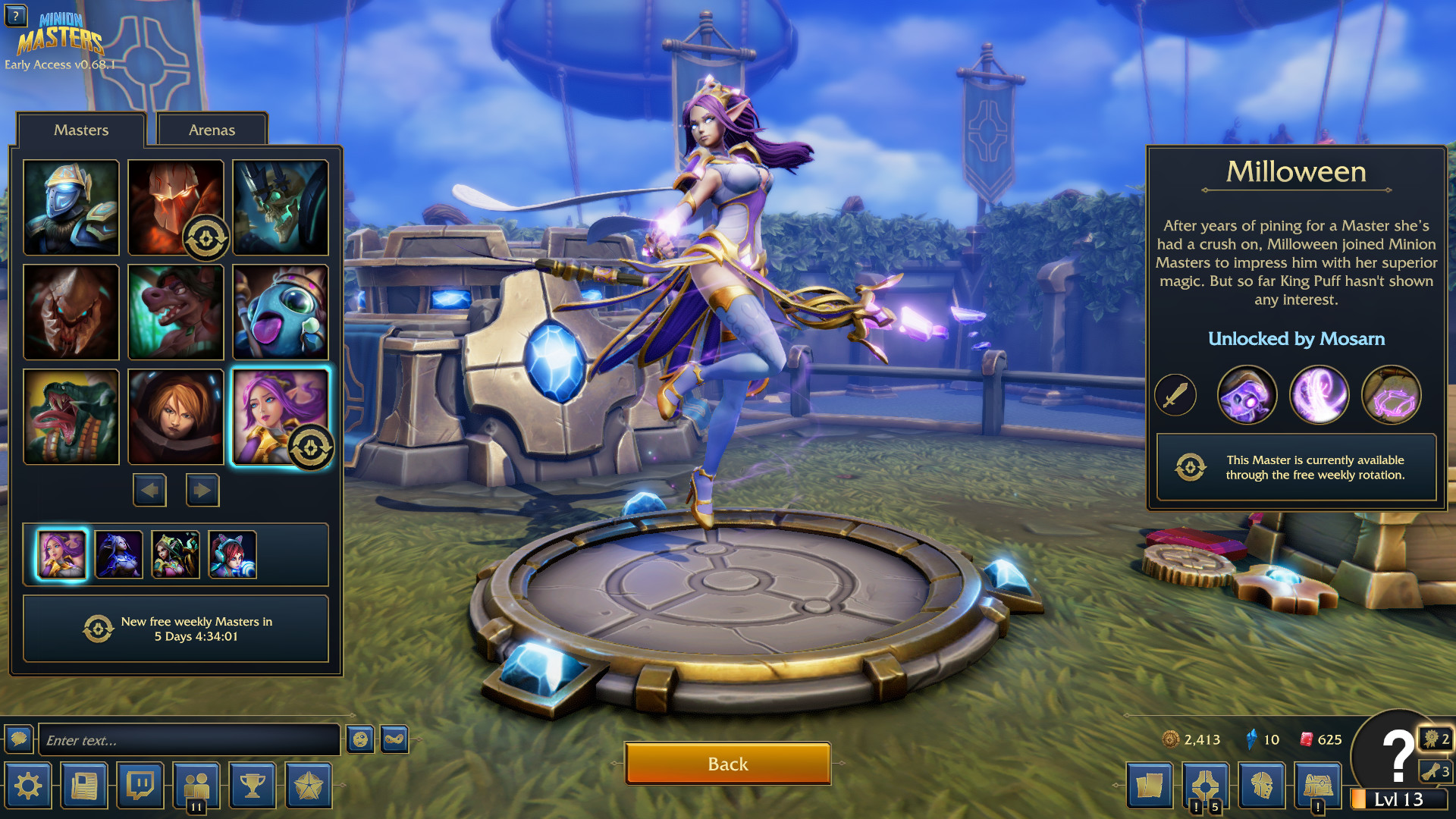
Task: Click the Lvl 13 experience progress bar
Action: pos(1399,797)
